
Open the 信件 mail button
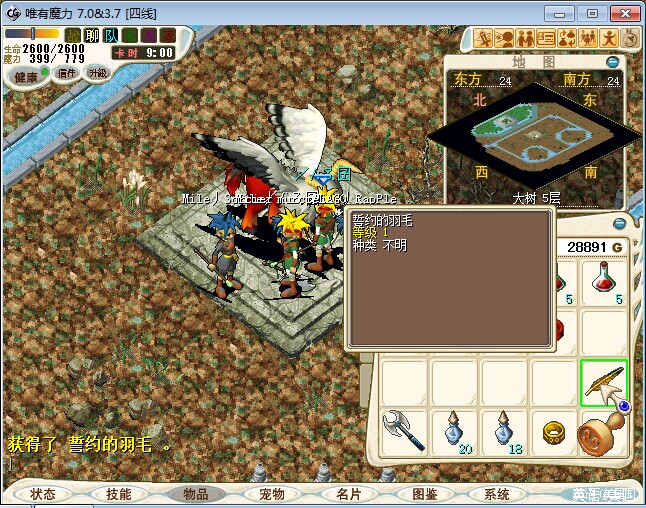(67, 73)
